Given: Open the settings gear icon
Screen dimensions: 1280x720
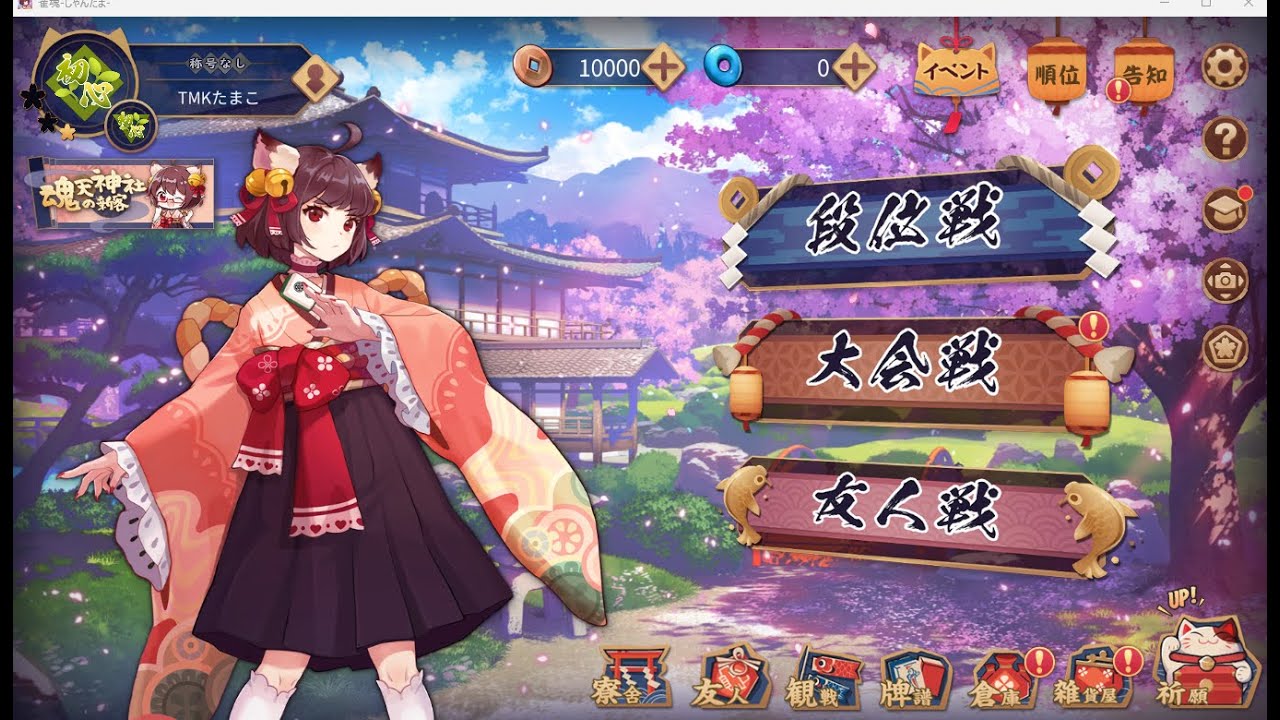Looking at the screenshot, I should point(1224,65).
